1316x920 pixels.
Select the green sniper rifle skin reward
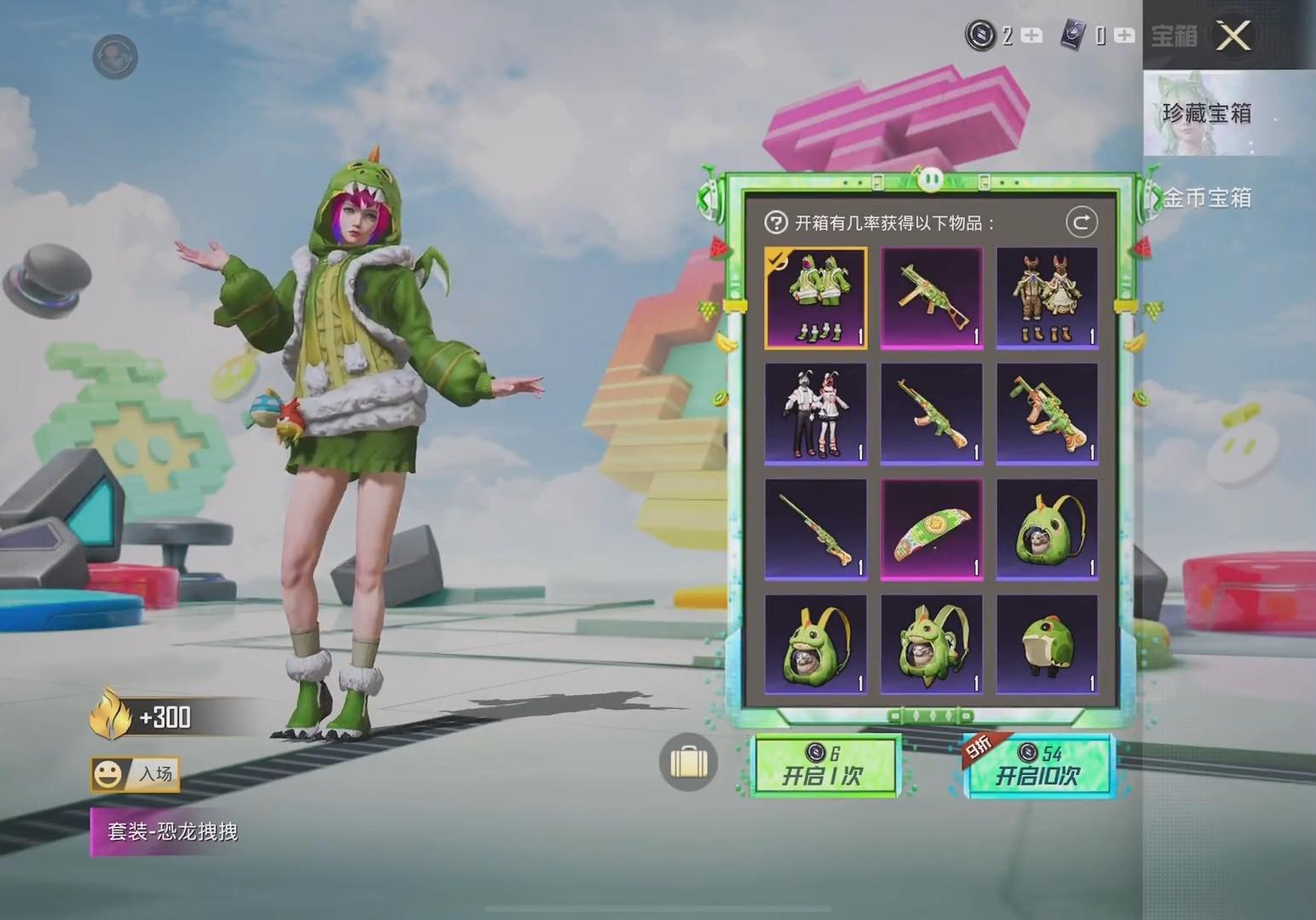816,530
